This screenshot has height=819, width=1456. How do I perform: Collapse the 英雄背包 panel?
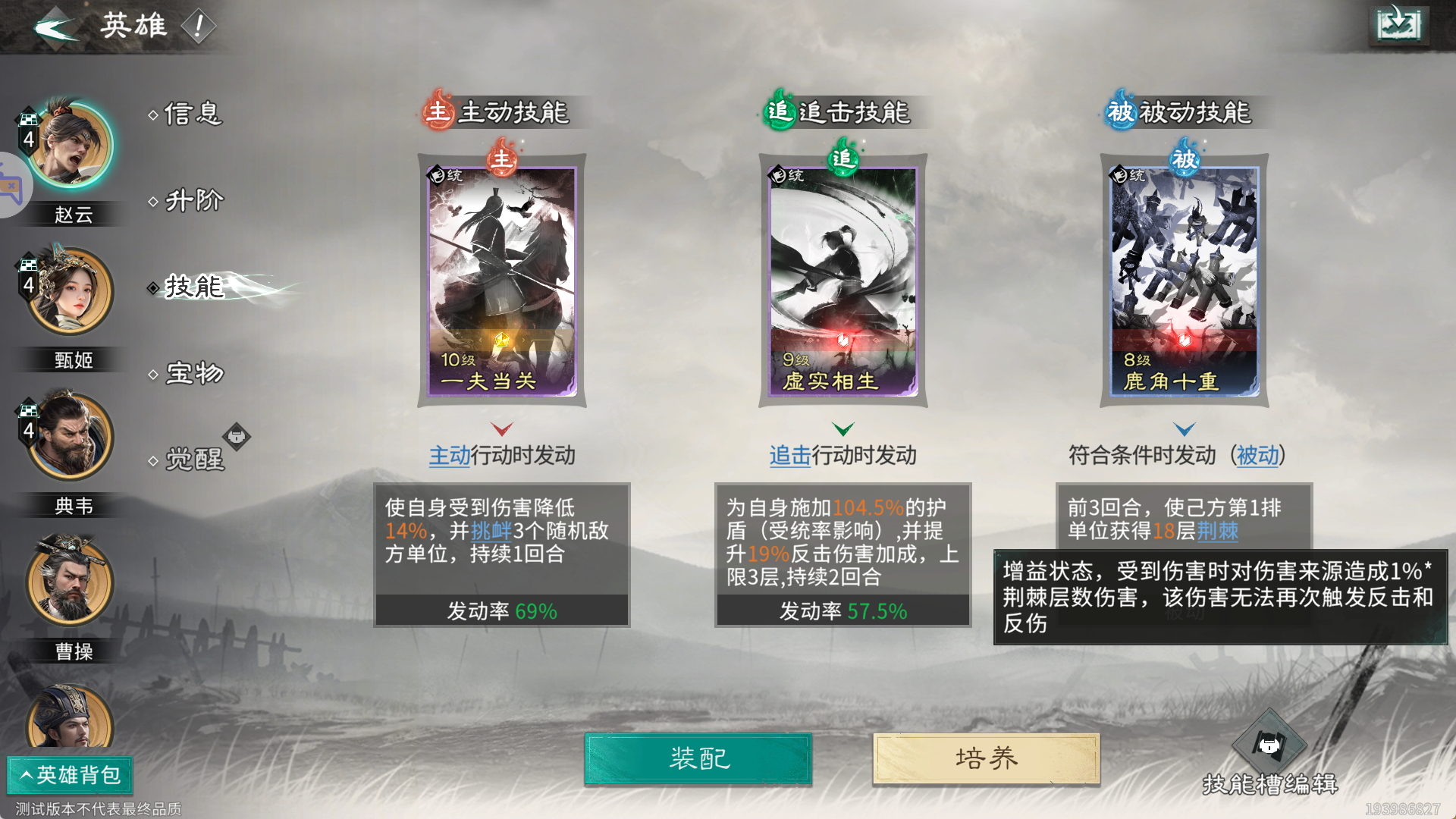69,776
